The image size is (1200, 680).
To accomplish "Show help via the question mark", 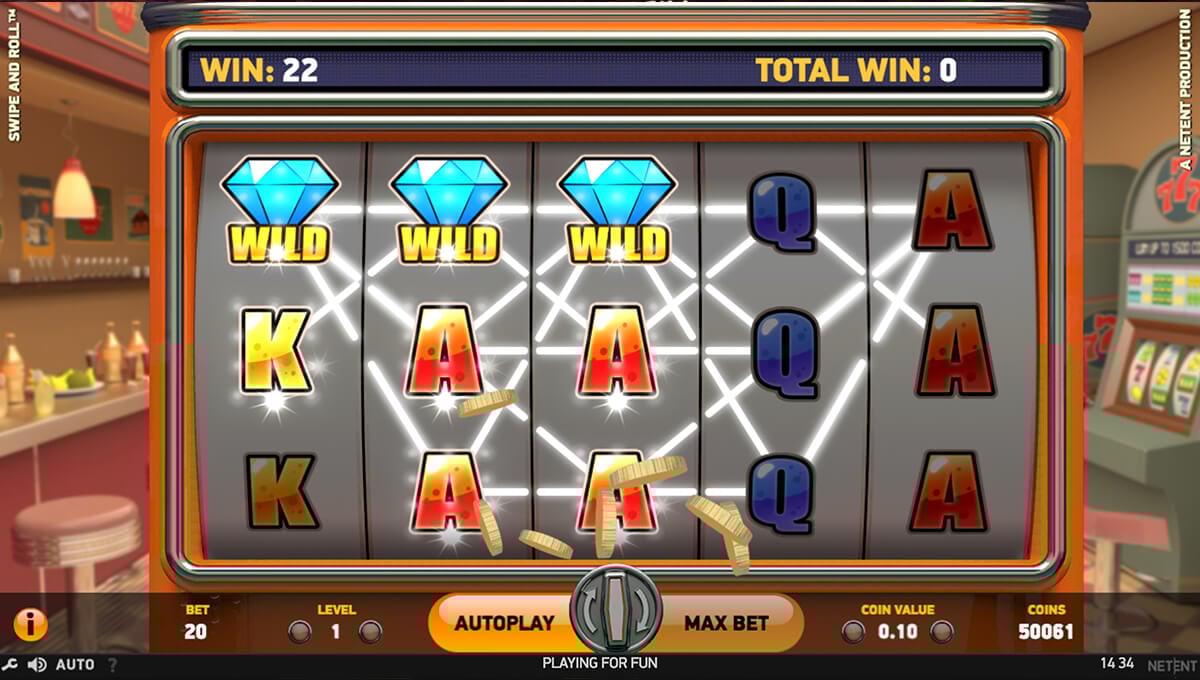I will 112,664.
